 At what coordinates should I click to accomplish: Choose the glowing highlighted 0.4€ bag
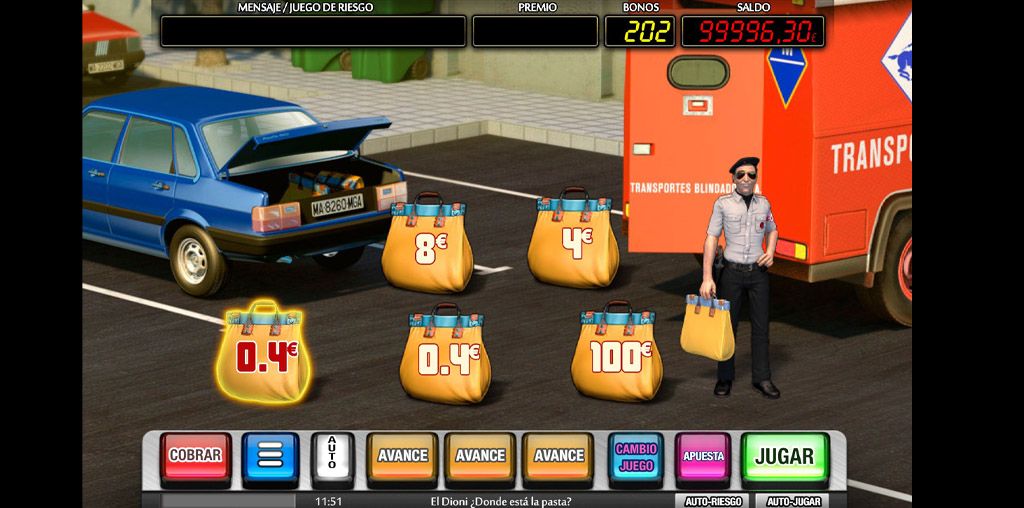point(264,354)
